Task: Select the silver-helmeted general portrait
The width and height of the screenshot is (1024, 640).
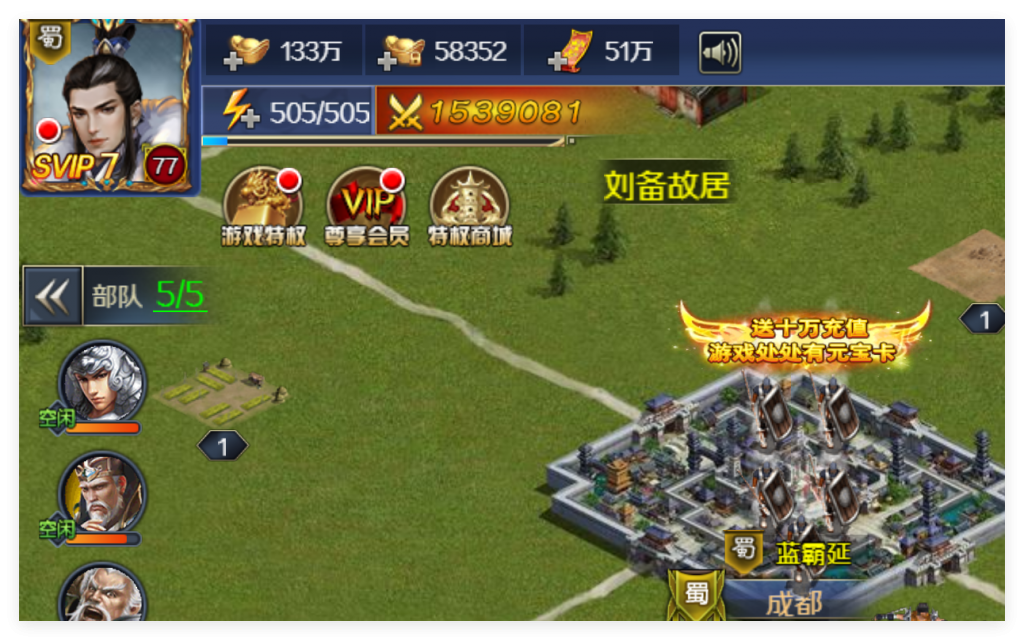Action: click(x=101, y=385)
